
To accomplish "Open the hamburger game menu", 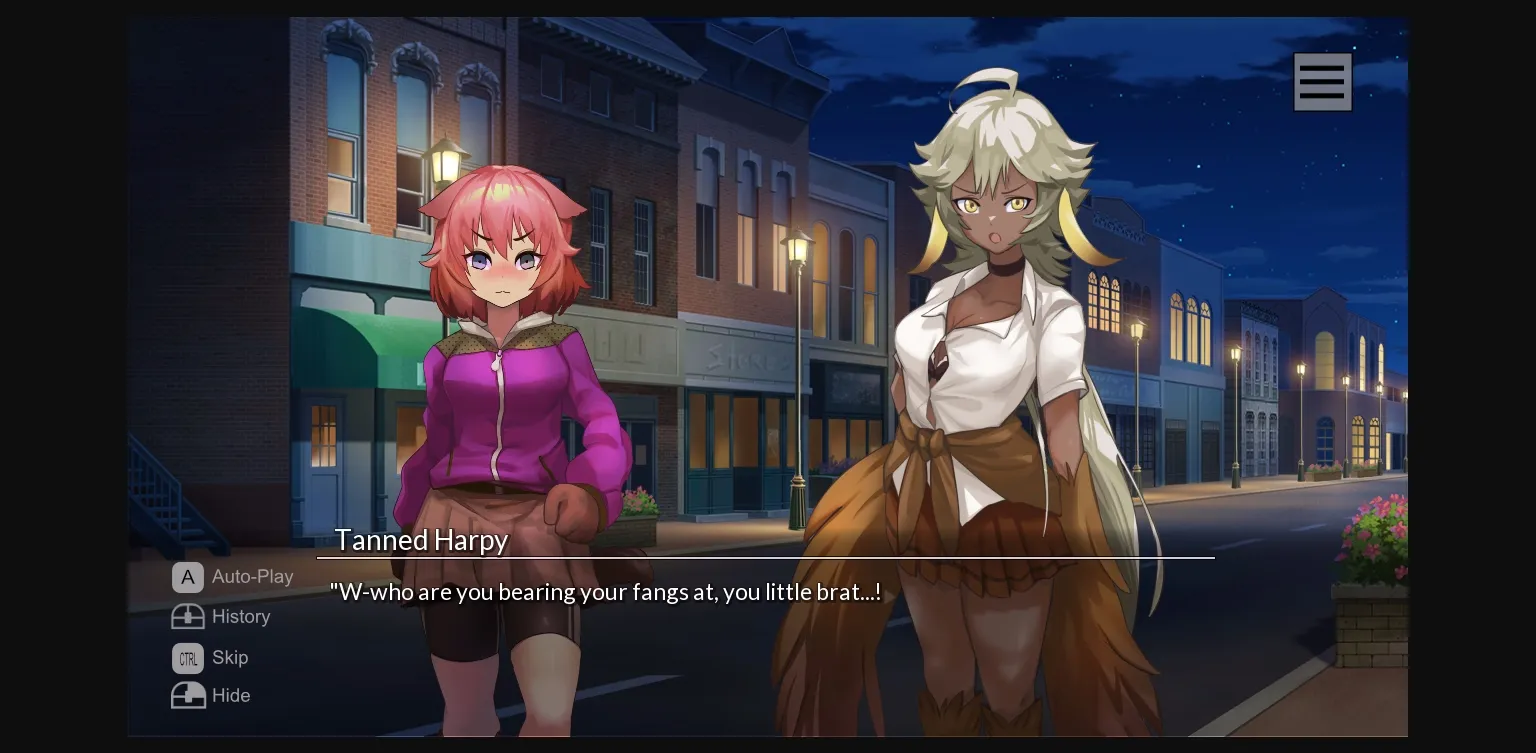I will point(1322,81).
